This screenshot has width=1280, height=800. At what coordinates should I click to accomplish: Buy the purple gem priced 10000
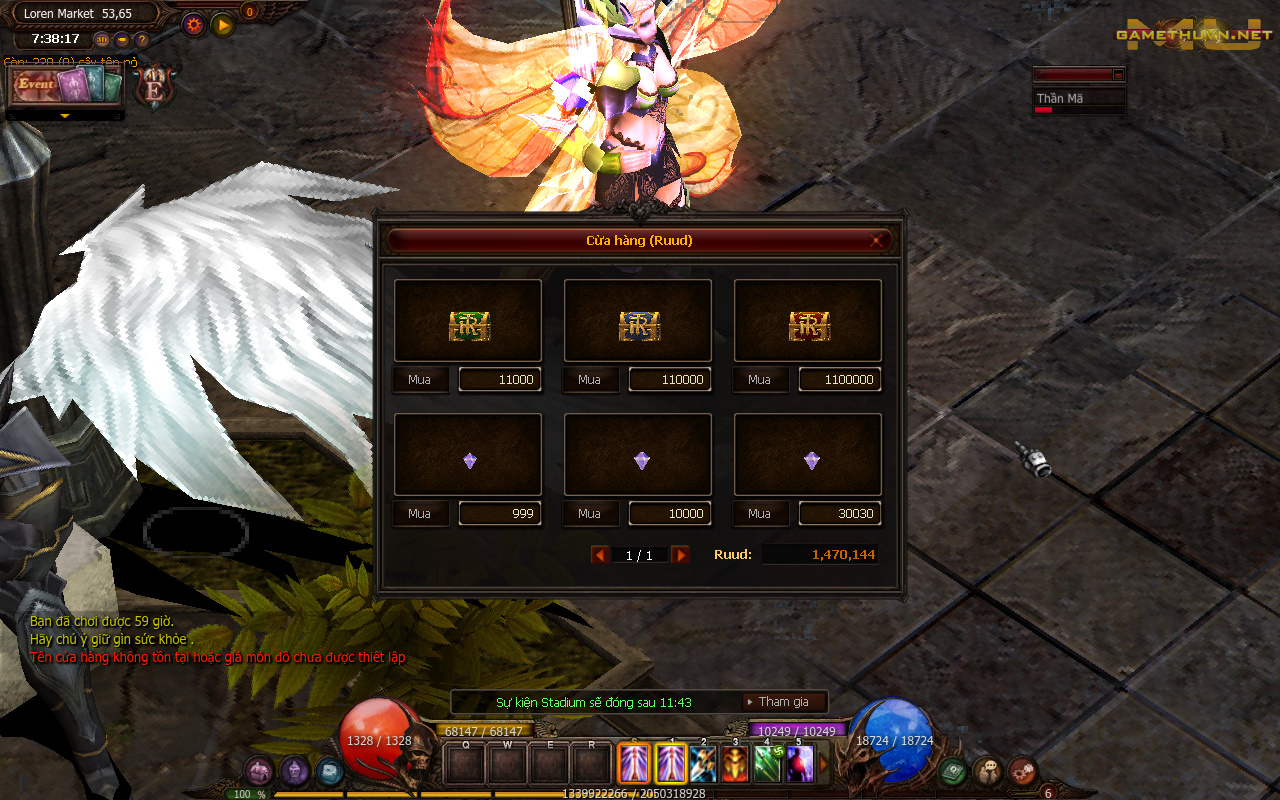pos(589,514)
